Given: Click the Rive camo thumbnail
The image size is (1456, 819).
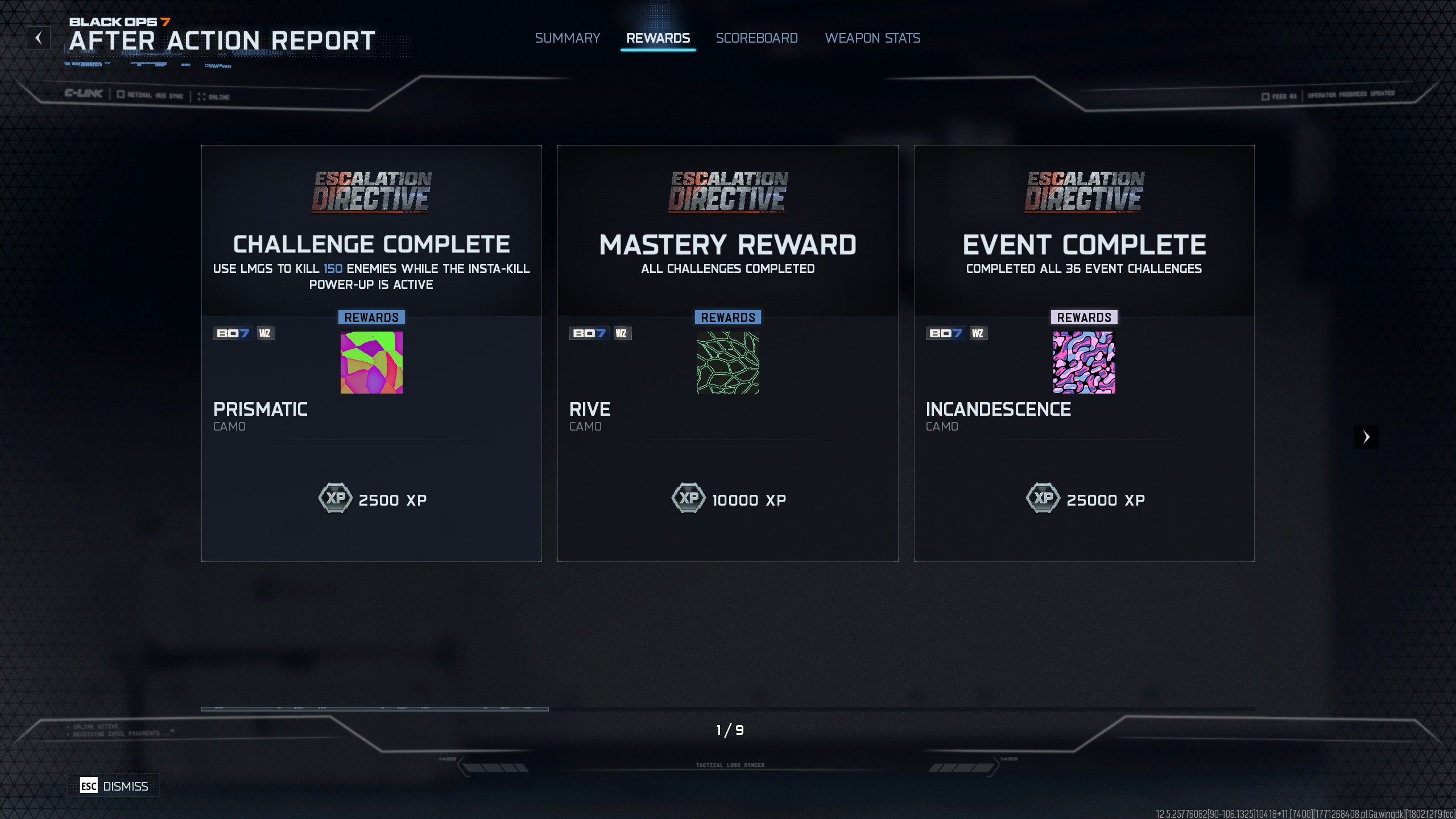Looking at the screenshot, I should tap(727, 362).
